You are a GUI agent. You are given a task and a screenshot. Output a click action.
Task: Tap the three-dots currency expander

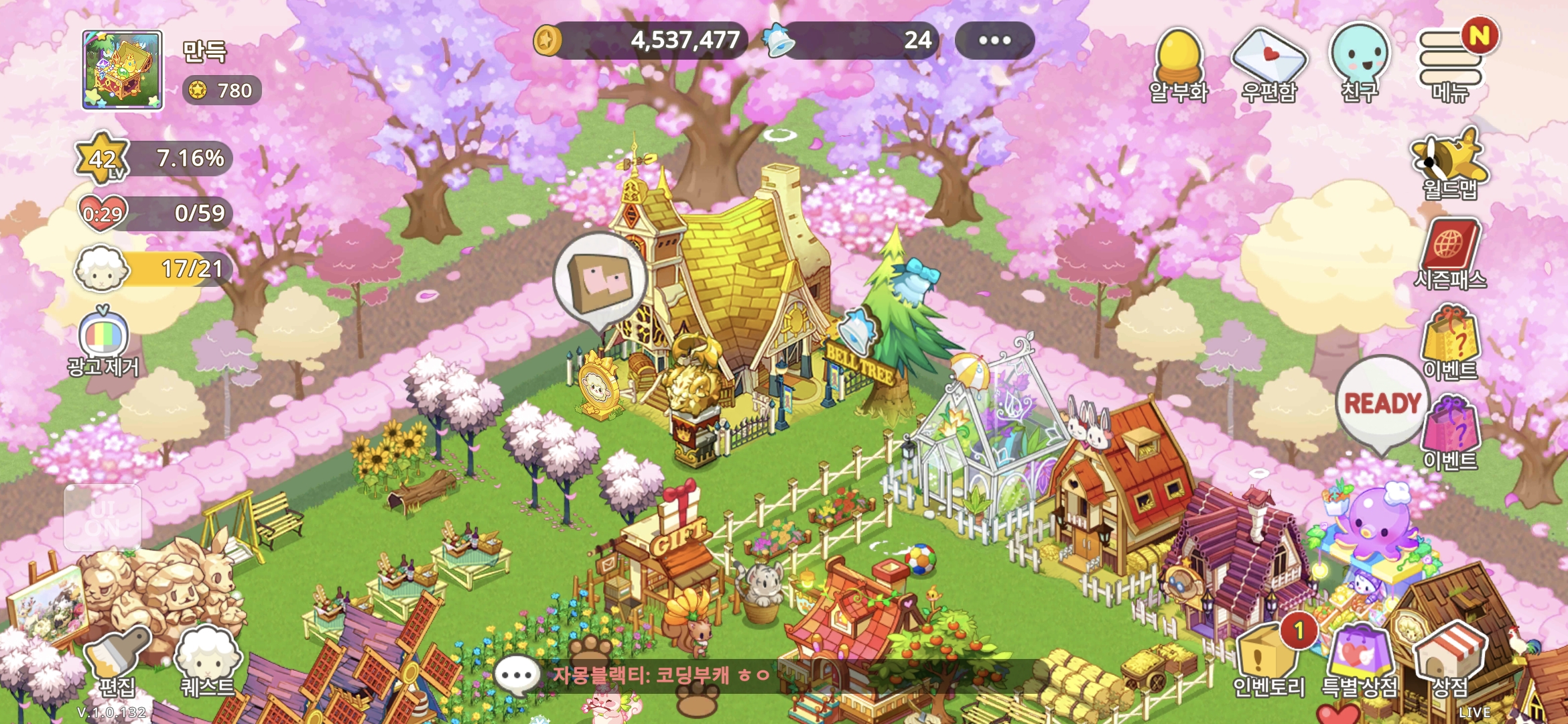pyautogui.click(x=994, y=40)
